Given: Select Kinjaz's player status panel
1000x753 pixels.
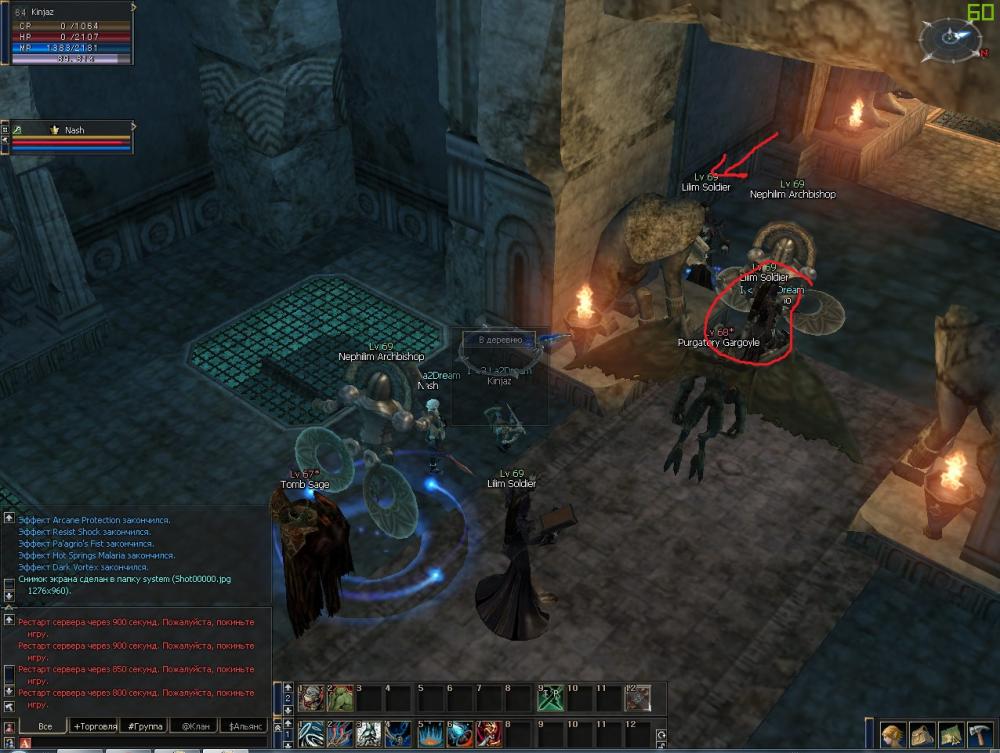Looking at the screenshot, I should point(70,36).
